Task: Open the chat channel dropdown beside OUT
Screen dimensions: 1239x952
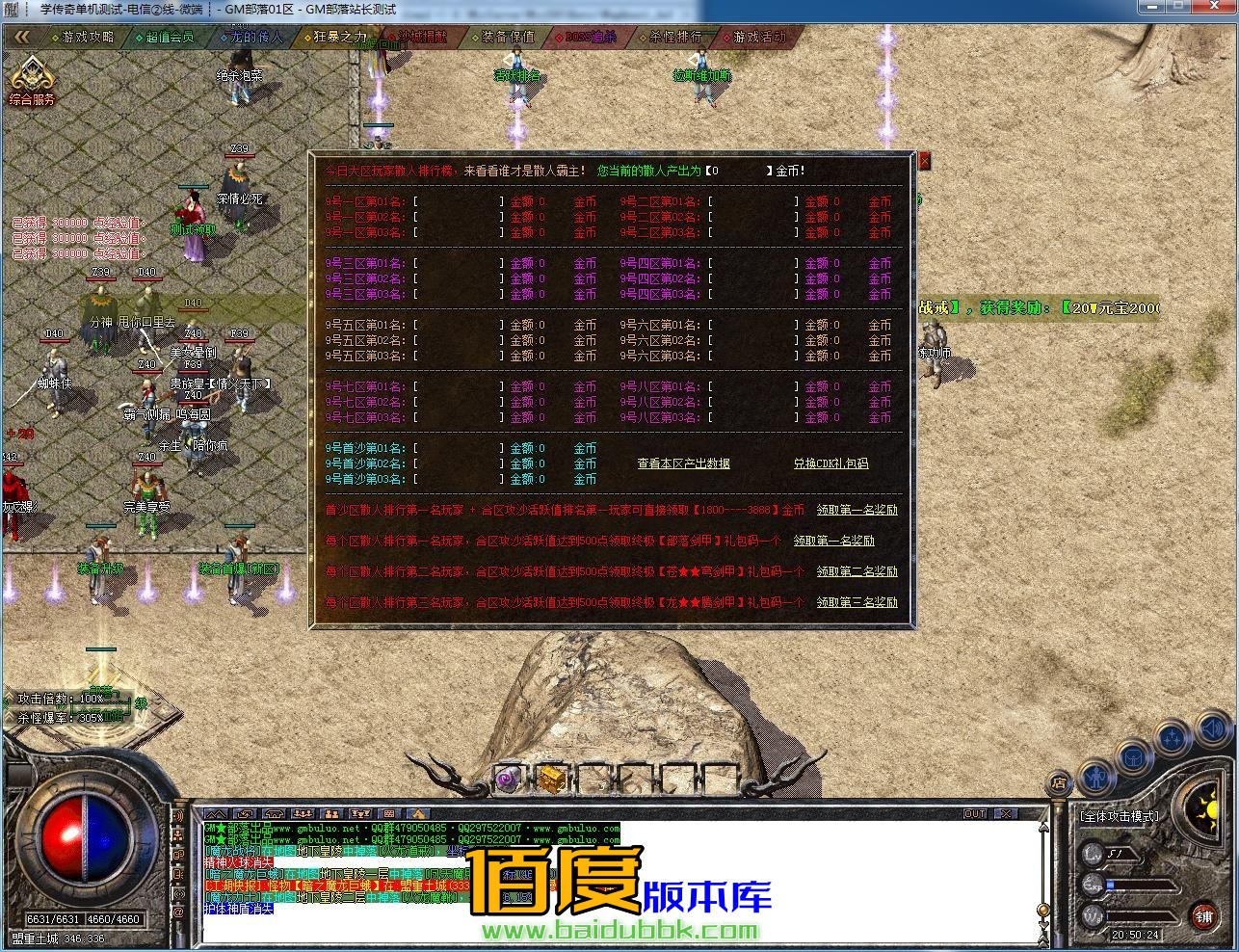Action: [x=1006, y=812]
